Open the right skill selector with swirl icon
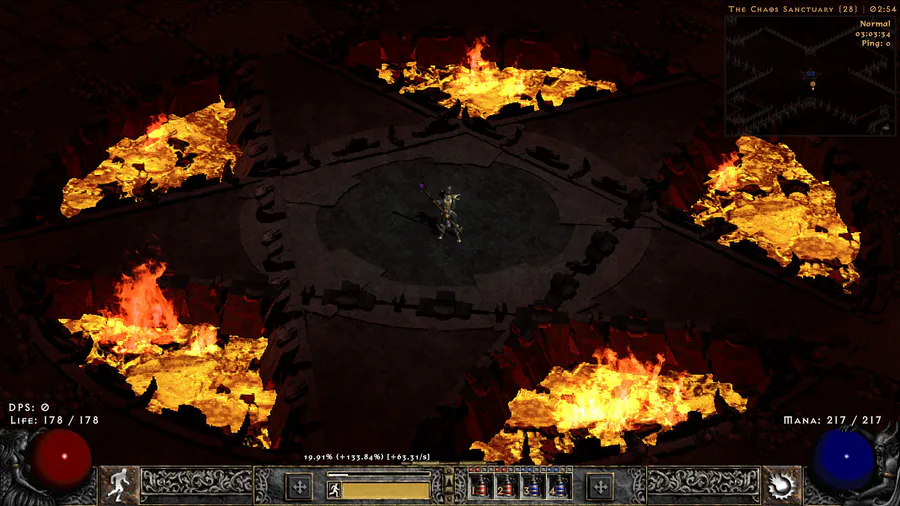 [781, 486]
